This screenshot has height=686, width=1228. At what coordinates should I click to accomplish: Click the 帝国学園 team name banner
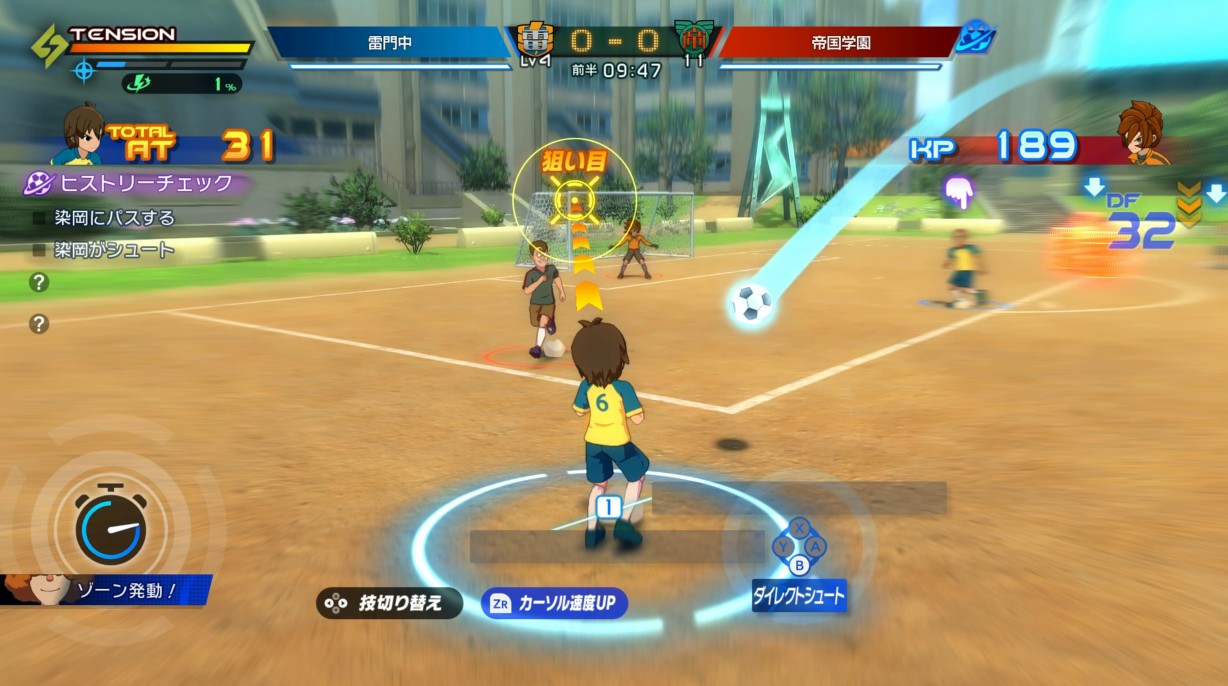click(838, 43)
